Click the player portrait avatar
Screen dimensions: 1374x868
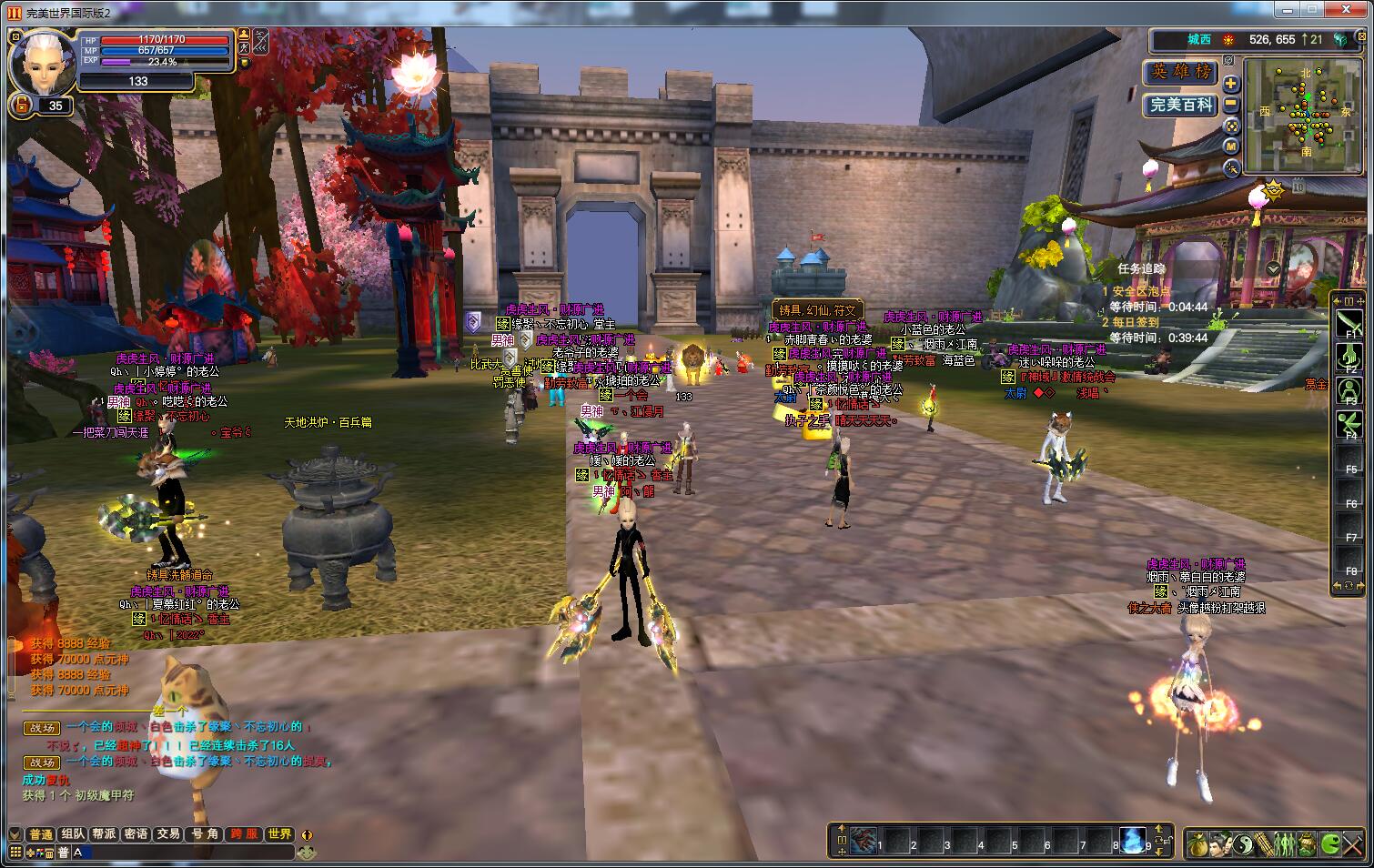coord(43,62)
